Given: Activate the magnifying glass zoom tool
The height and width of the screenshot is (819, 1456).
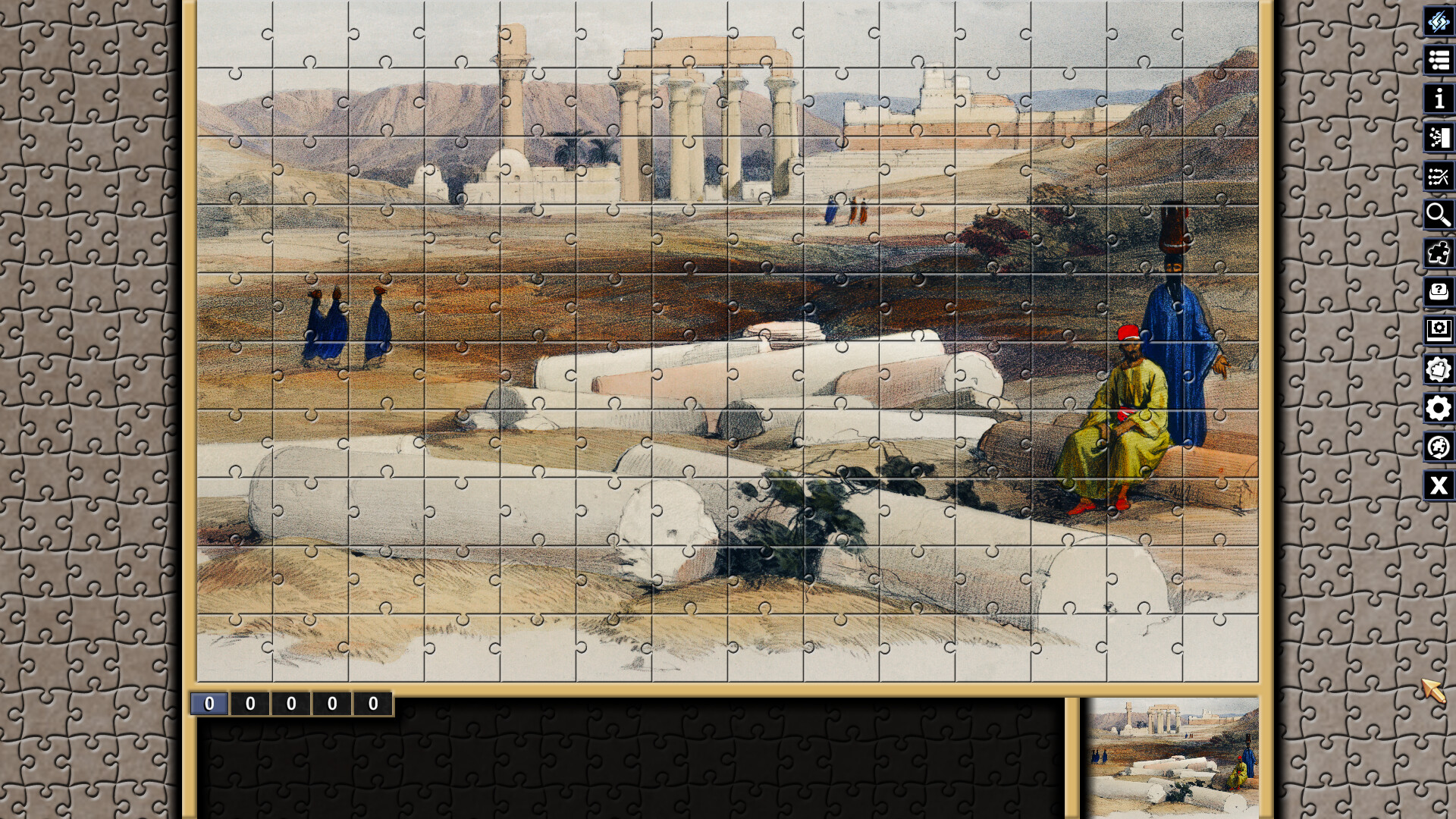Looking at the screenshot, I should tap(1437, 215).
